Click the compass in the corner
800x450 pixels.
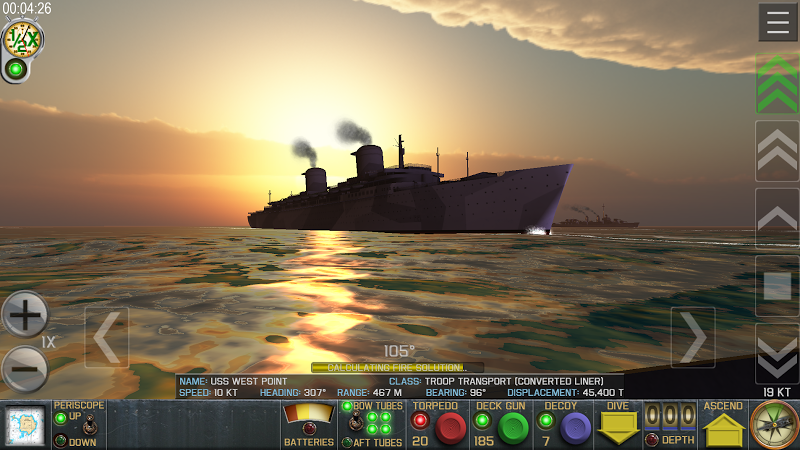(x=774, y=426)
